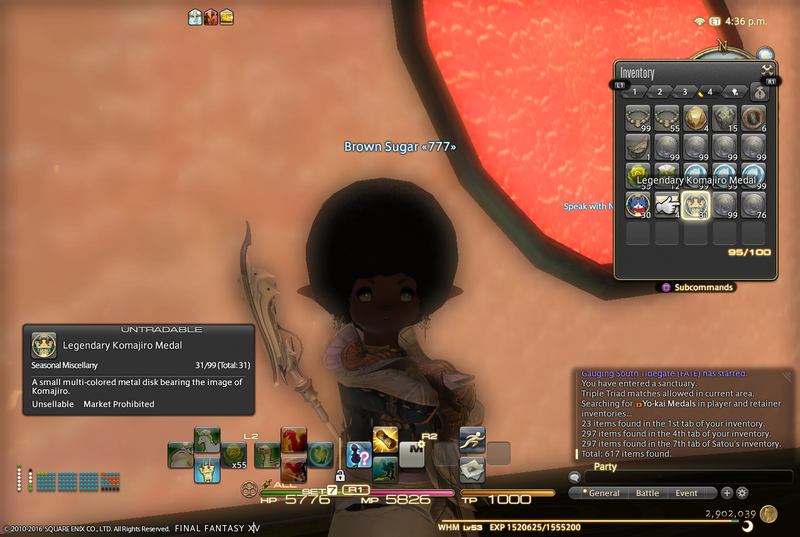Select the highlighted Legendary Komajiro Medal slot
Image resolution: width=800 pixels, height=537 pixels.
click(x=696, y=205)
